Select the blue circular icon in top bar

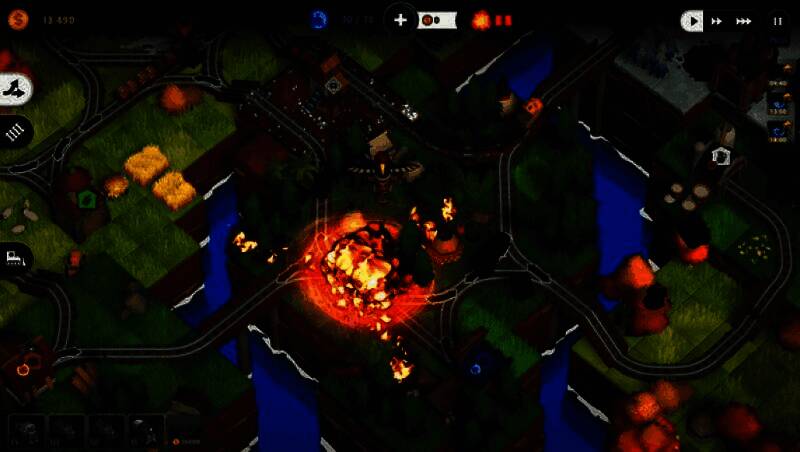coord(319,19)
